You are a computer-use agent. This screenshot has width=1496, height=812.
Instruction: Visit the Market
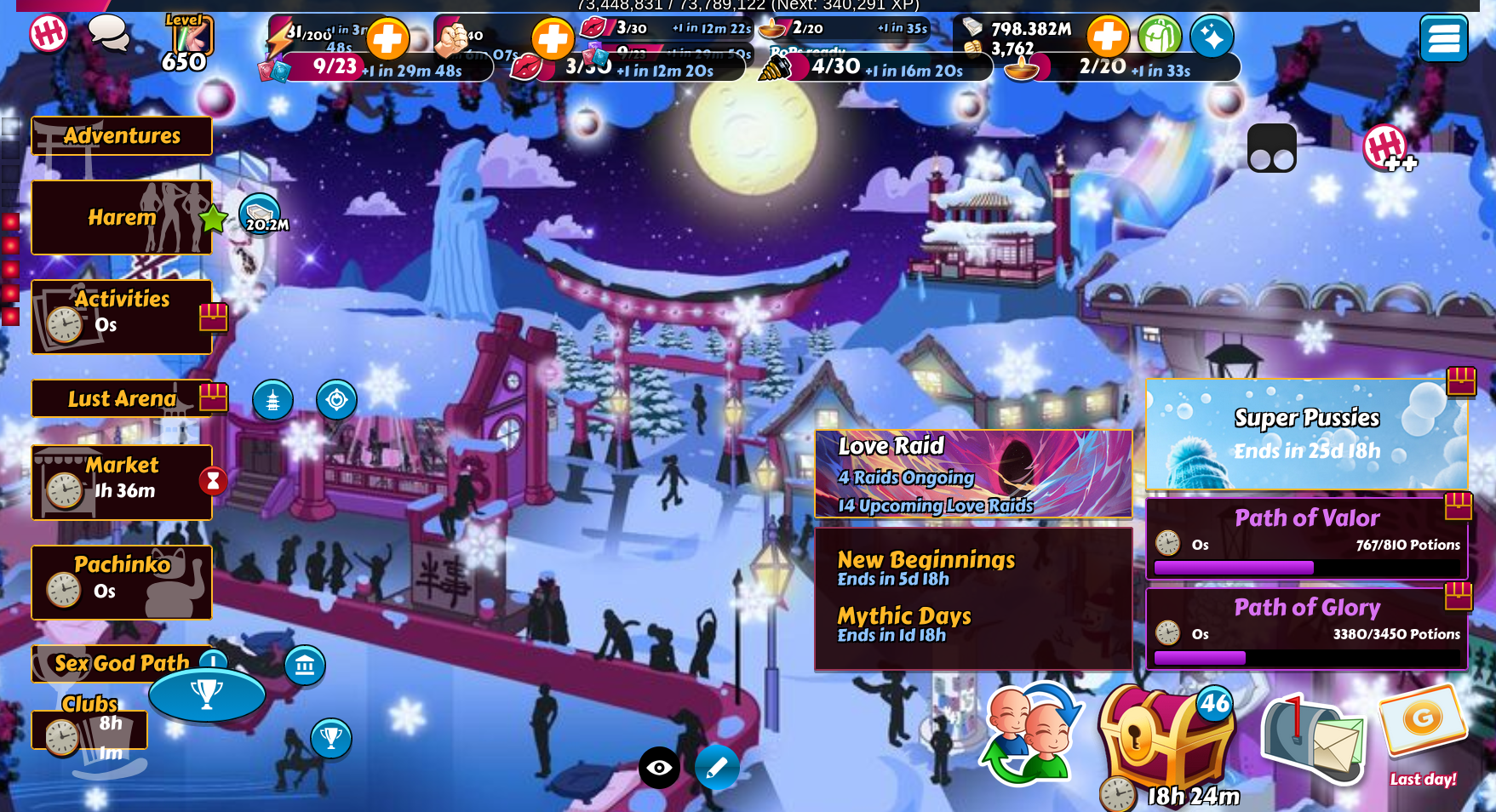122,482
